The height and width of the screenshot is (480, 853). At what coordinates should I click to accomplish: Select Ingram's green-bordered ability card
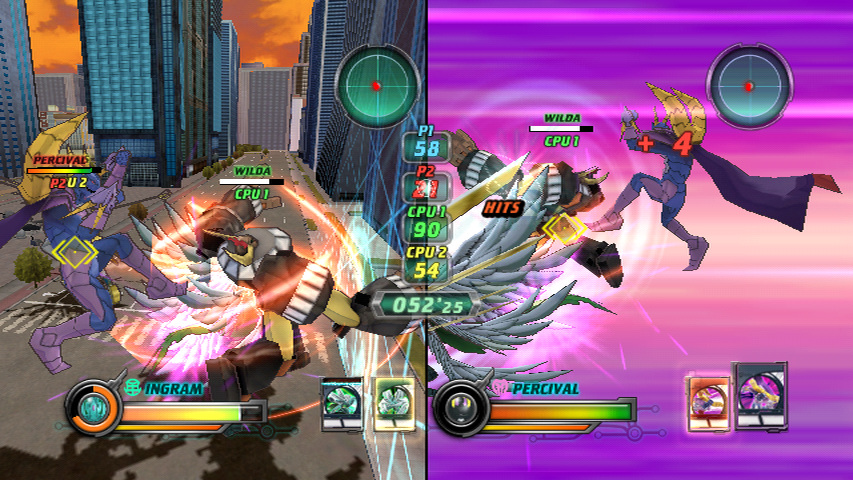tap(341, 404)
